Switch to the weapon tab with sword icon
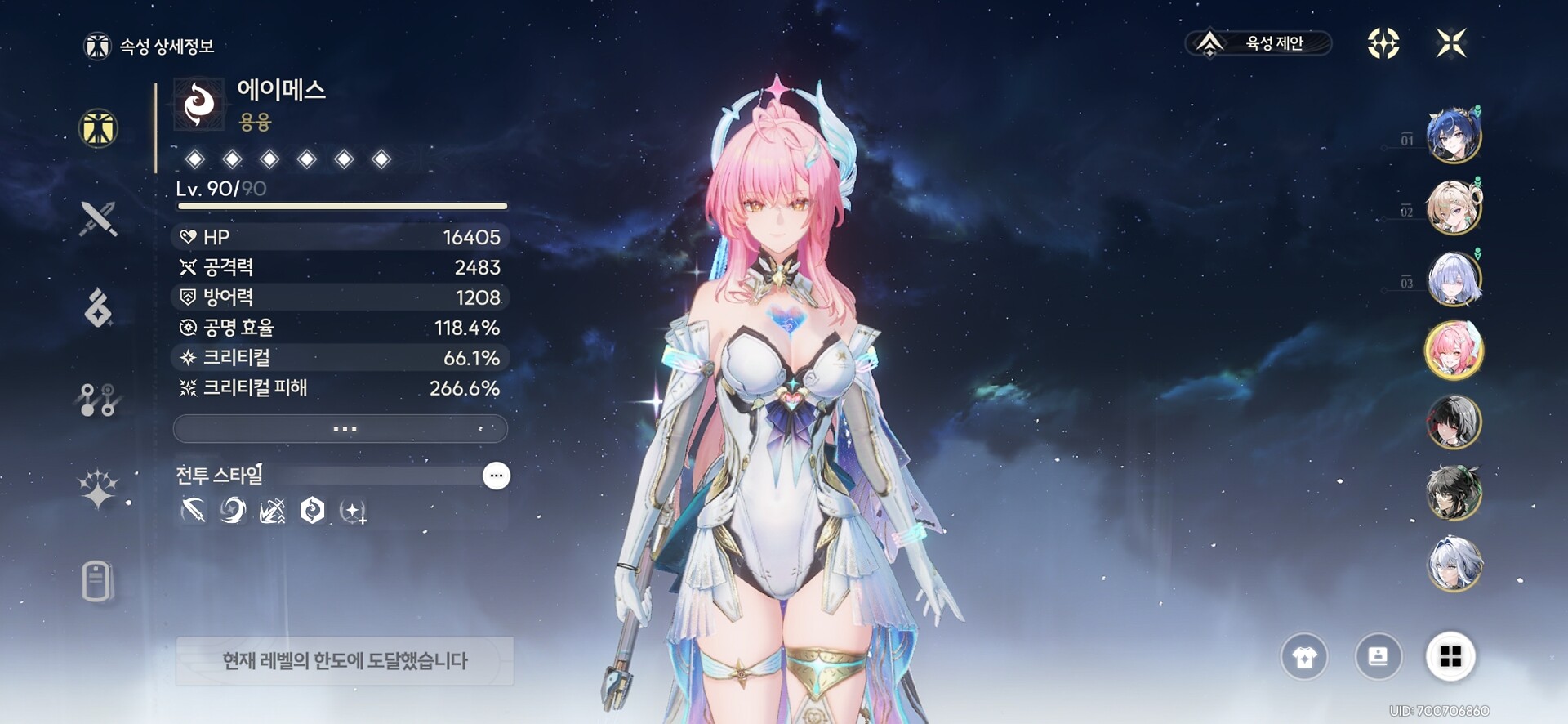This screenshot has height=724, width=1568. (x=98, y=218)
